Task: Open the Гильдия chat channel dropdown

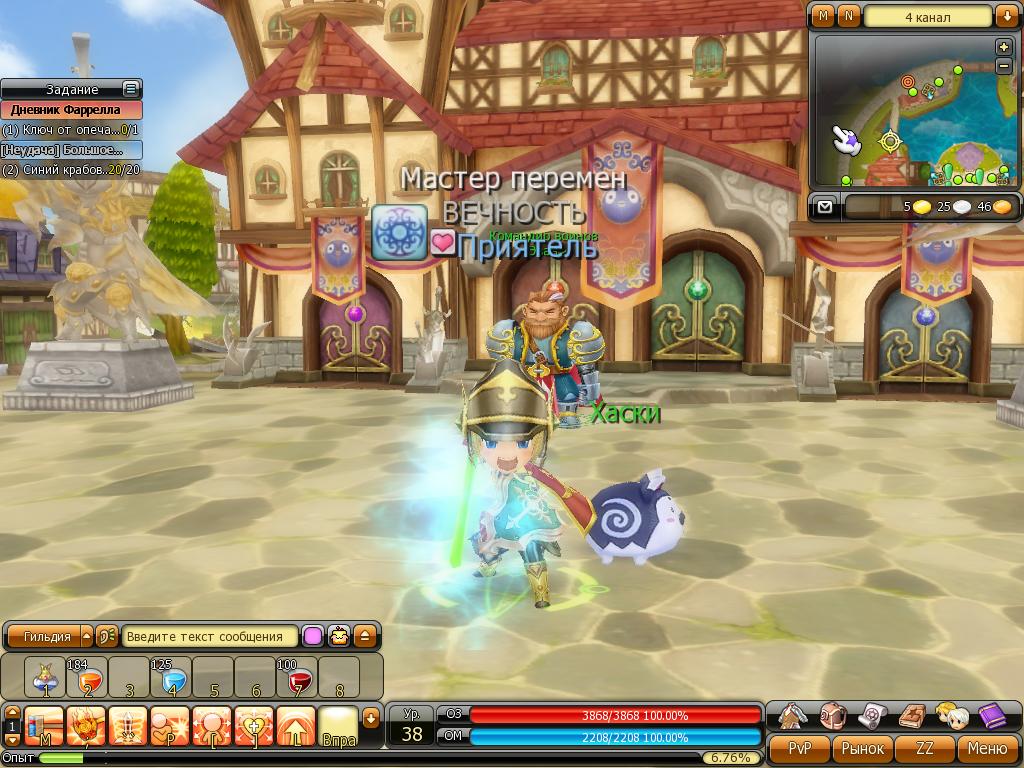Action: pyautogui.click(x=86, y=636)
